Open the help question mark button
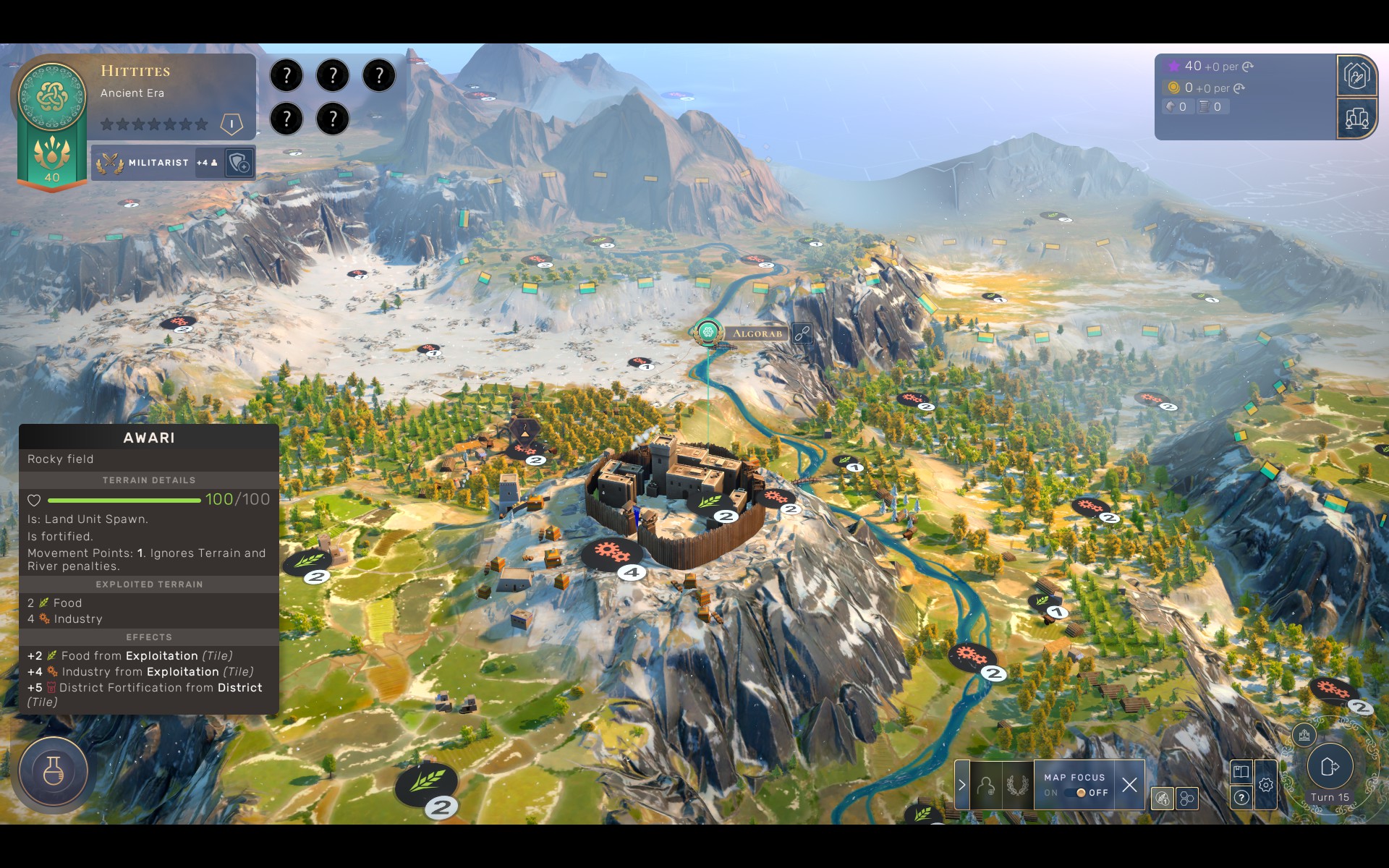The image size is (1389, 868). 1241,798
